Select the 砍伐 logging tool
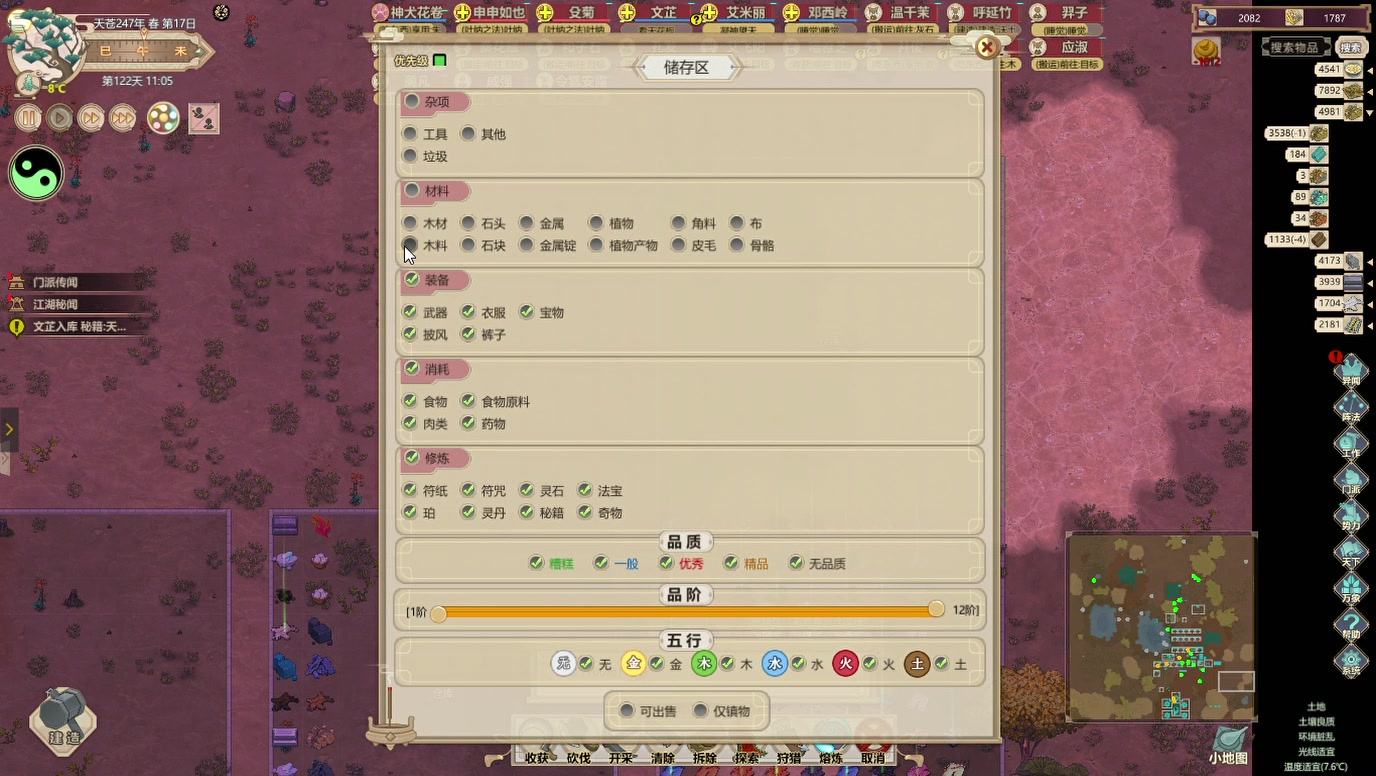The height and width of the screenshot is (776, 1376). [580, 758]
